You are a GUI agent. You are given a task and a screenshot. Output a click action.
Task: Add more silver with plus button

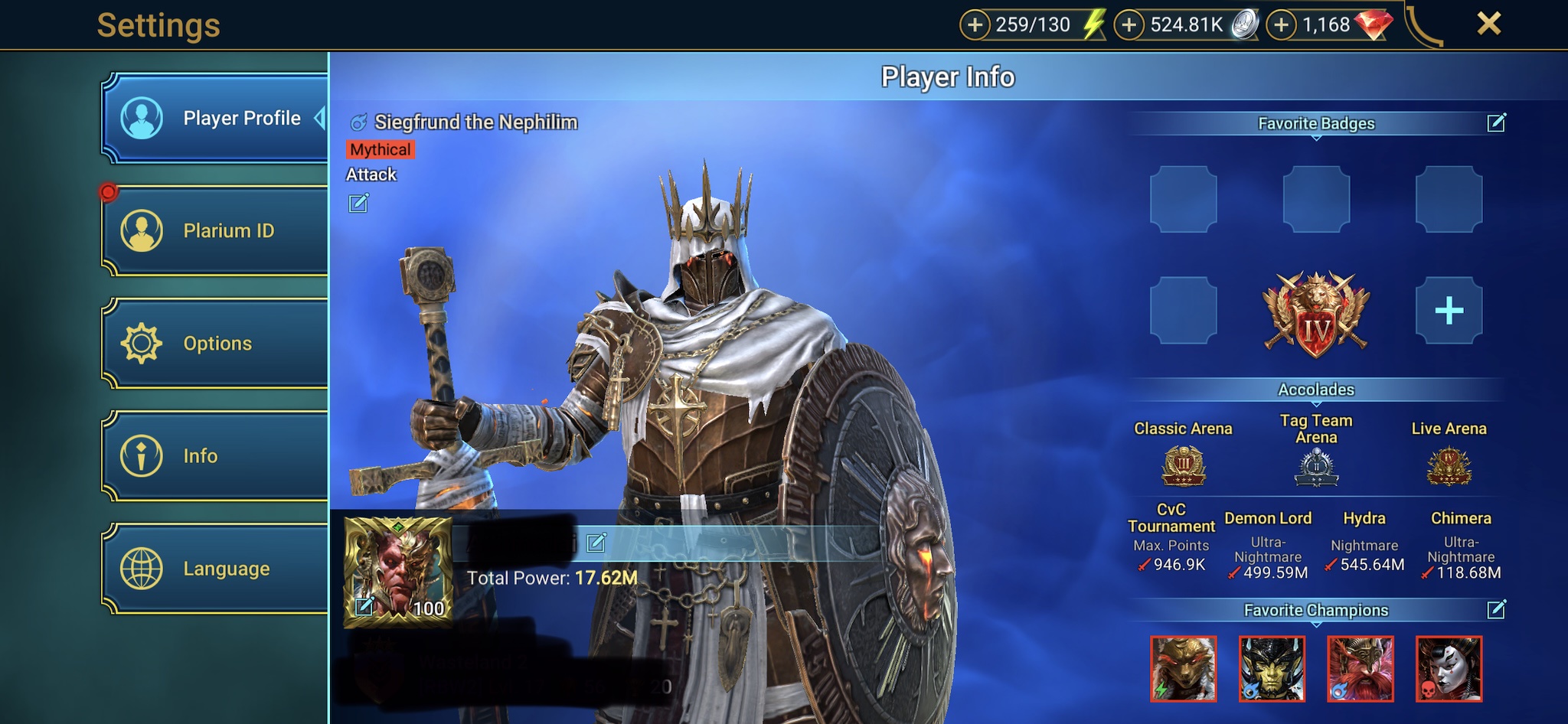click(x=1129, y=25)
